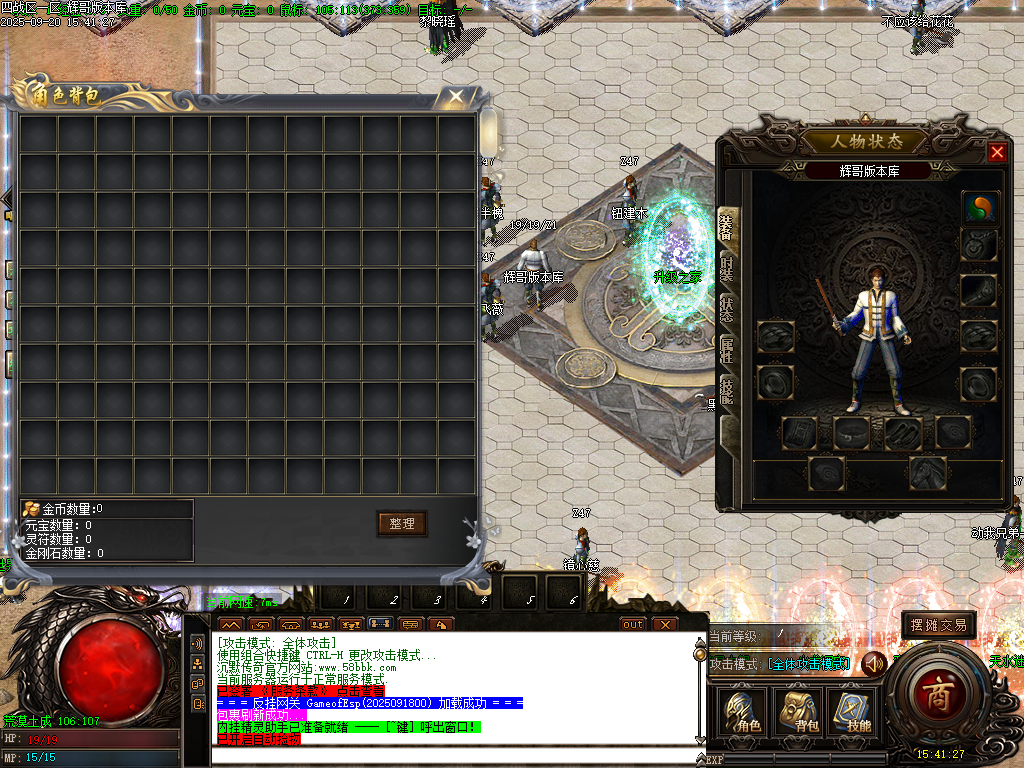Choose the belt equipment slot
The width and height of the screenshot is (1024, 768).
(852, 433)
